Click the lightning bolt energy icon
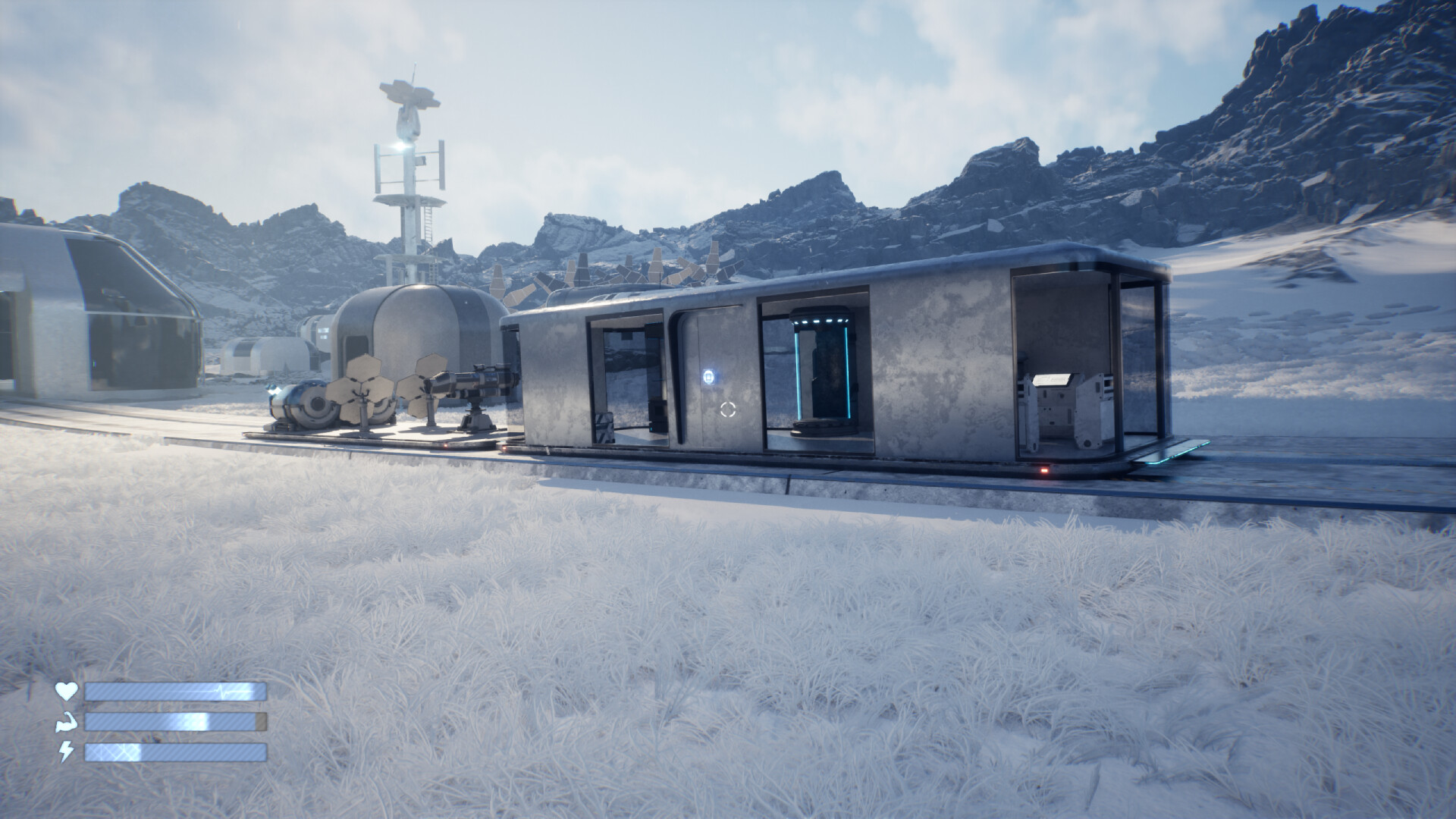1456x819 pixels. [67, 751]
